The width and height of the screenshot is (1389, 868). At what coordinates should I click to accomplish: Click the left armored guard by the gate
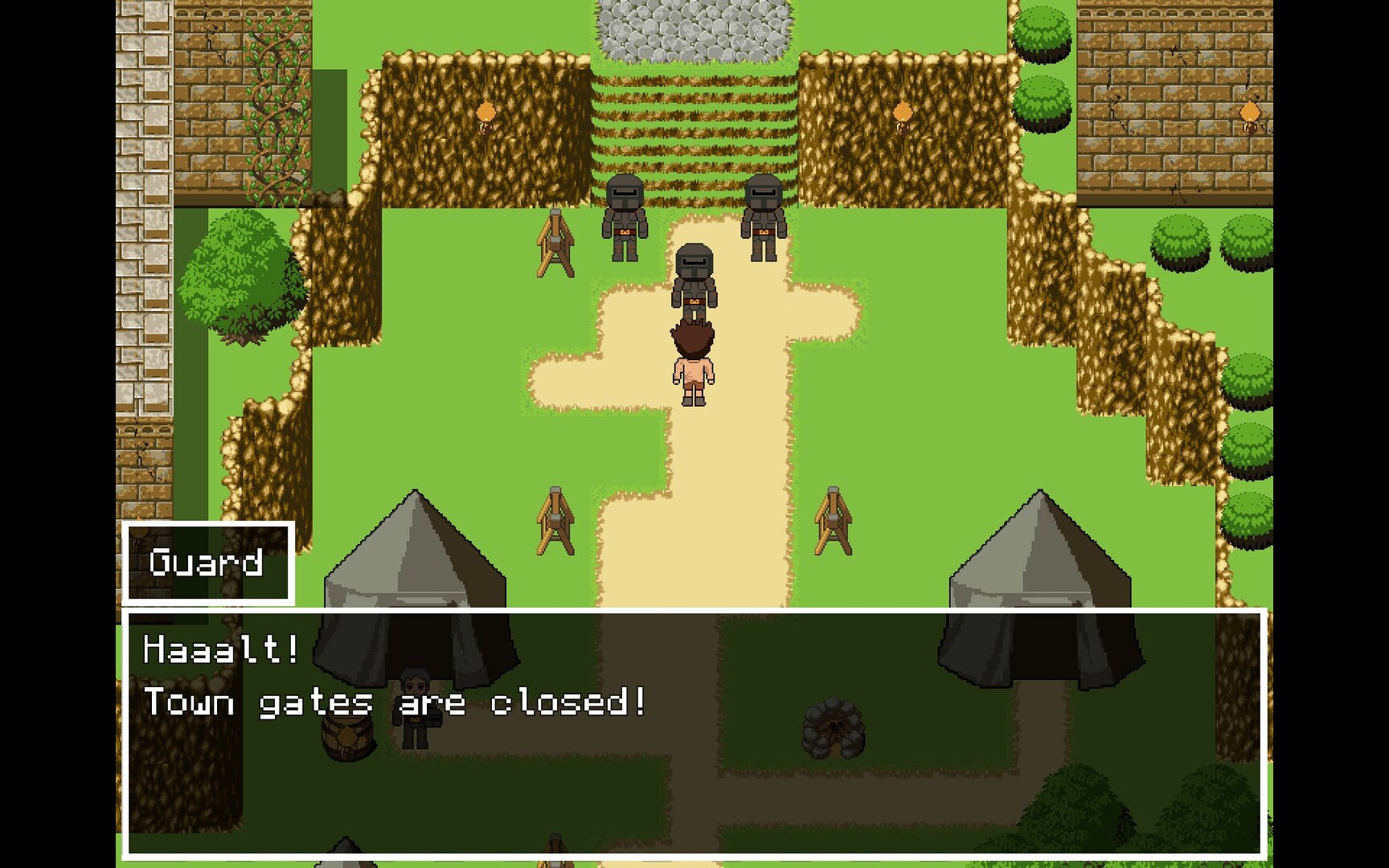[x=623, y=217]
